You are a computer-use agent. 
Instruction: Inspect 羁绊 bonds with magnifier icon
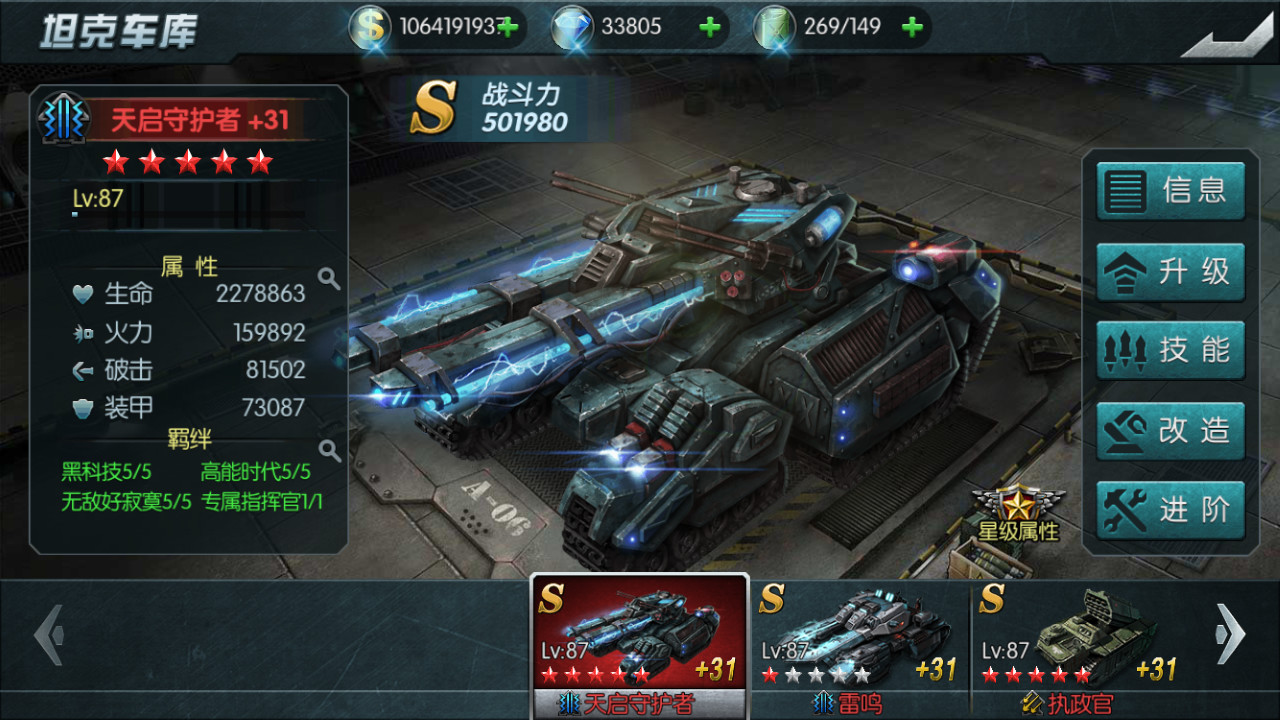point(328,449)
